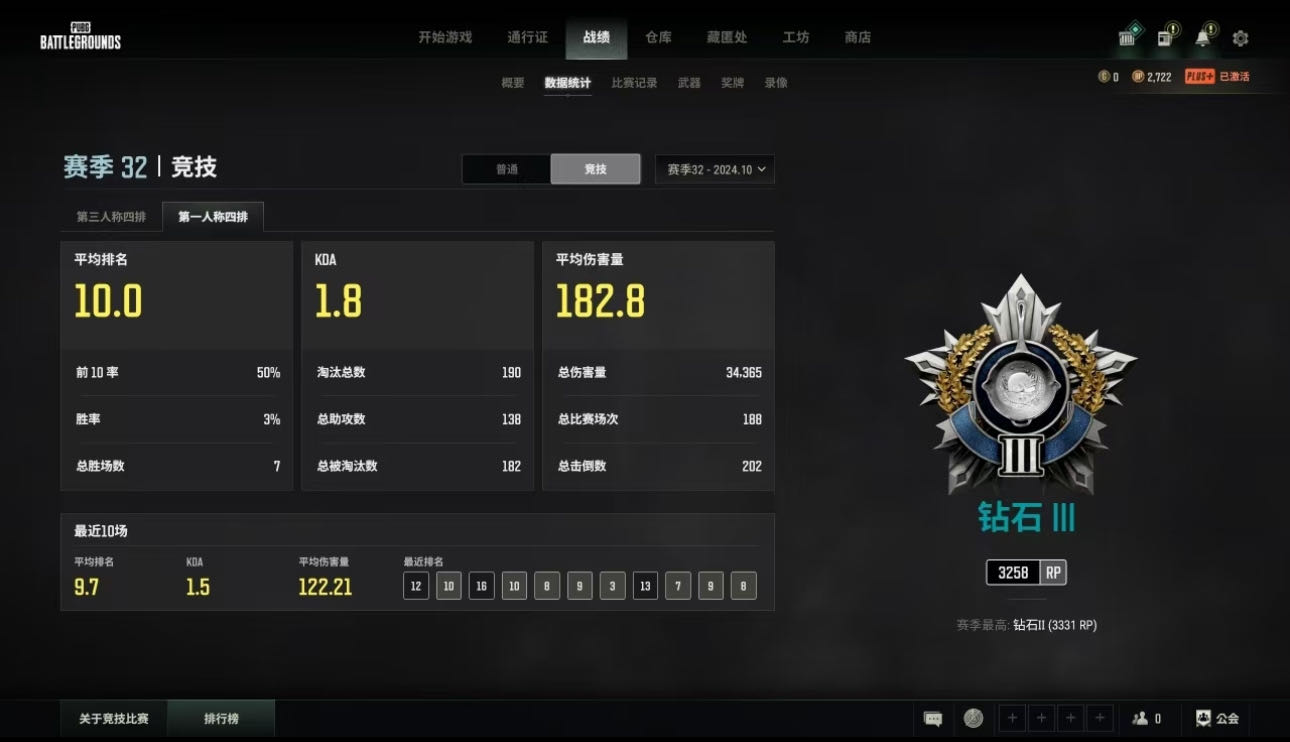
Task: Open the 武器 stats tab
Action: (x=689, y=83)
